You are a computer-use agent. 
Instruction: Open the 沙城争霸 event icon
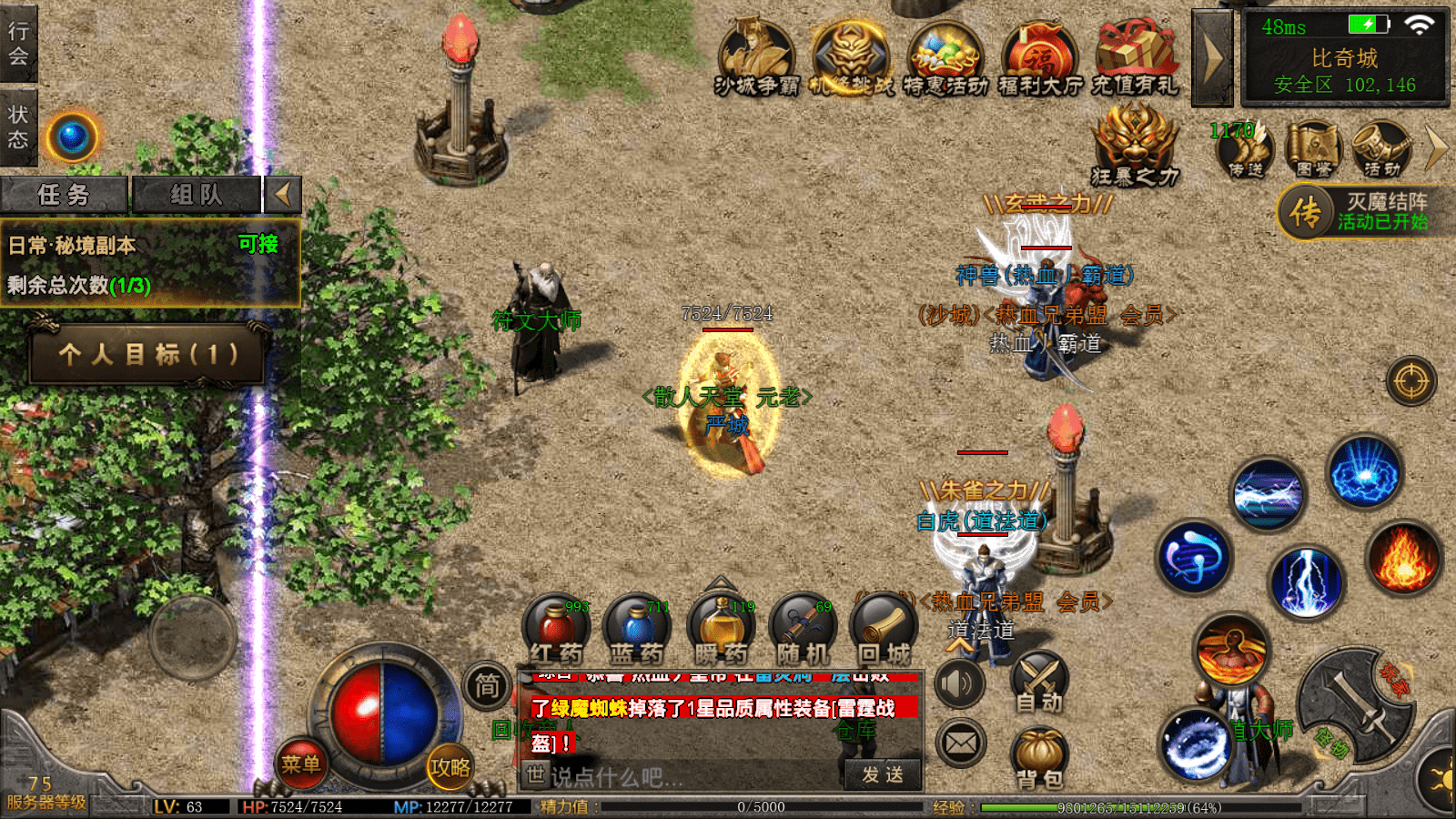point(756,58)
